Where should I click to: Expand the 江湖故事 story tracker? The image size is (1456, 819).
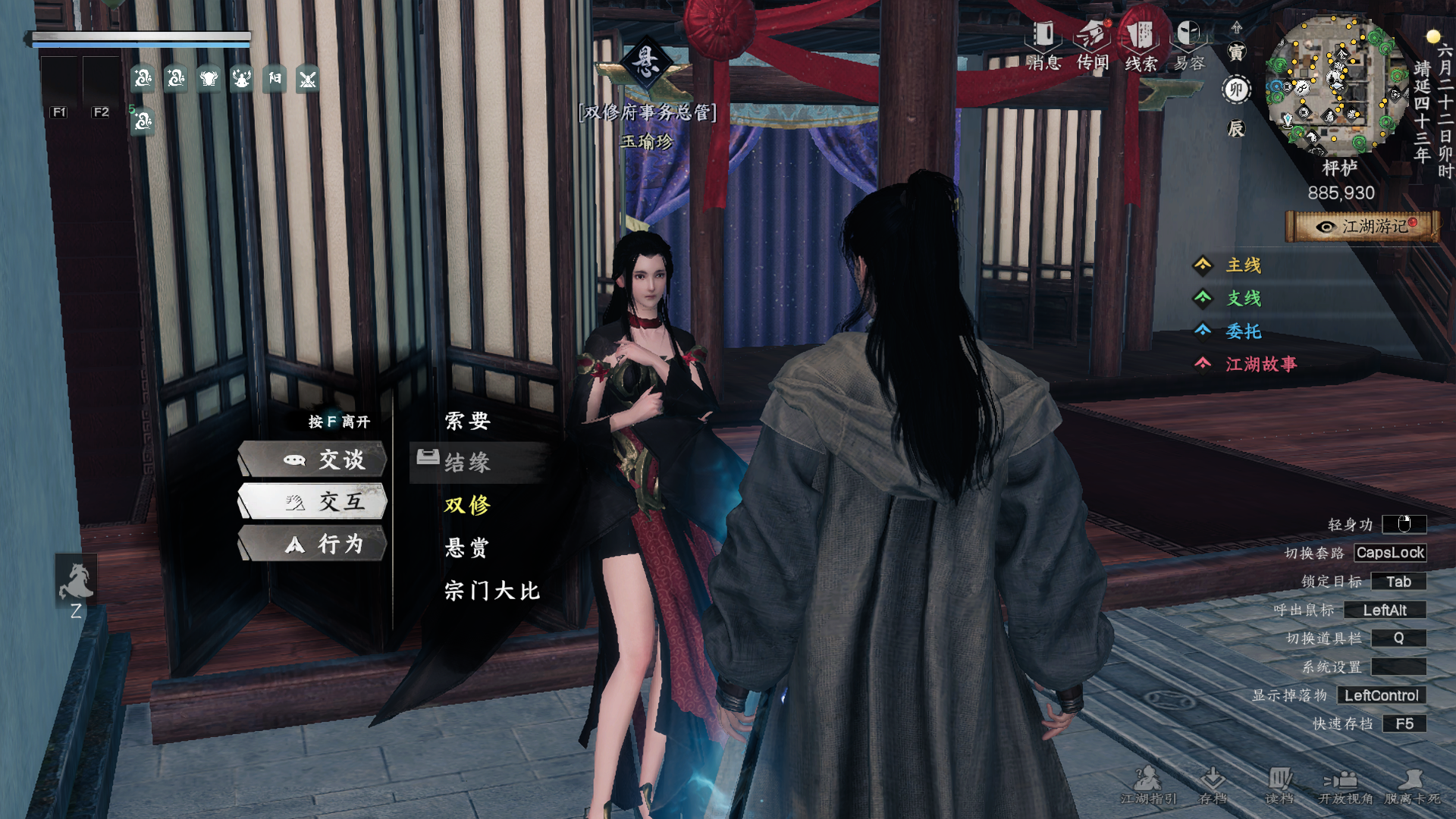coord(1260,365)
